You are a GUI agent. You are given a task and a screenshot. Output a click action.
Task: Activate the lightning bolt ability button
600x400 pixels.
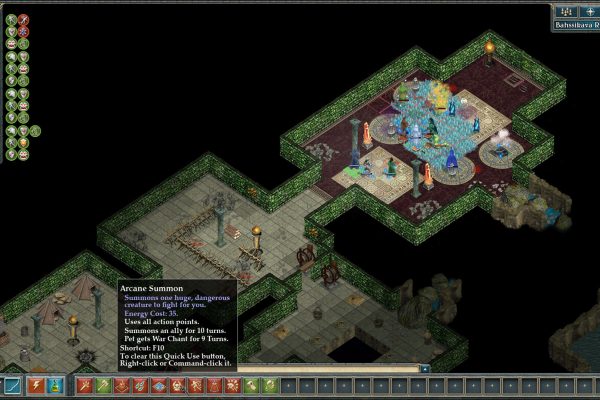(35, 385)
